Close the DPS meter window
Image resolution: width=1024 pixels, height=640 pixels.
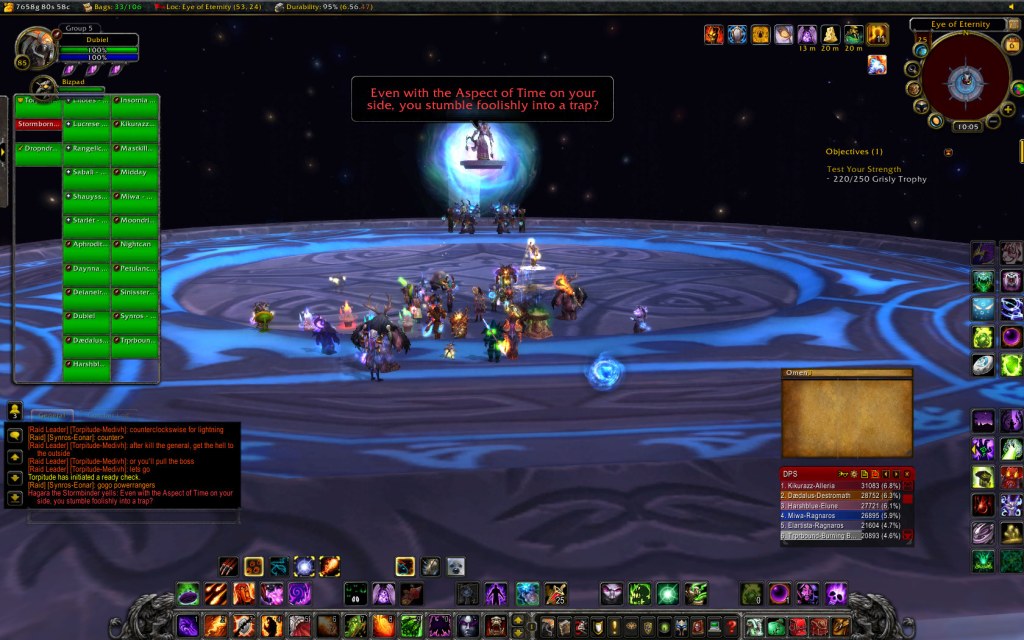[907, 474]
